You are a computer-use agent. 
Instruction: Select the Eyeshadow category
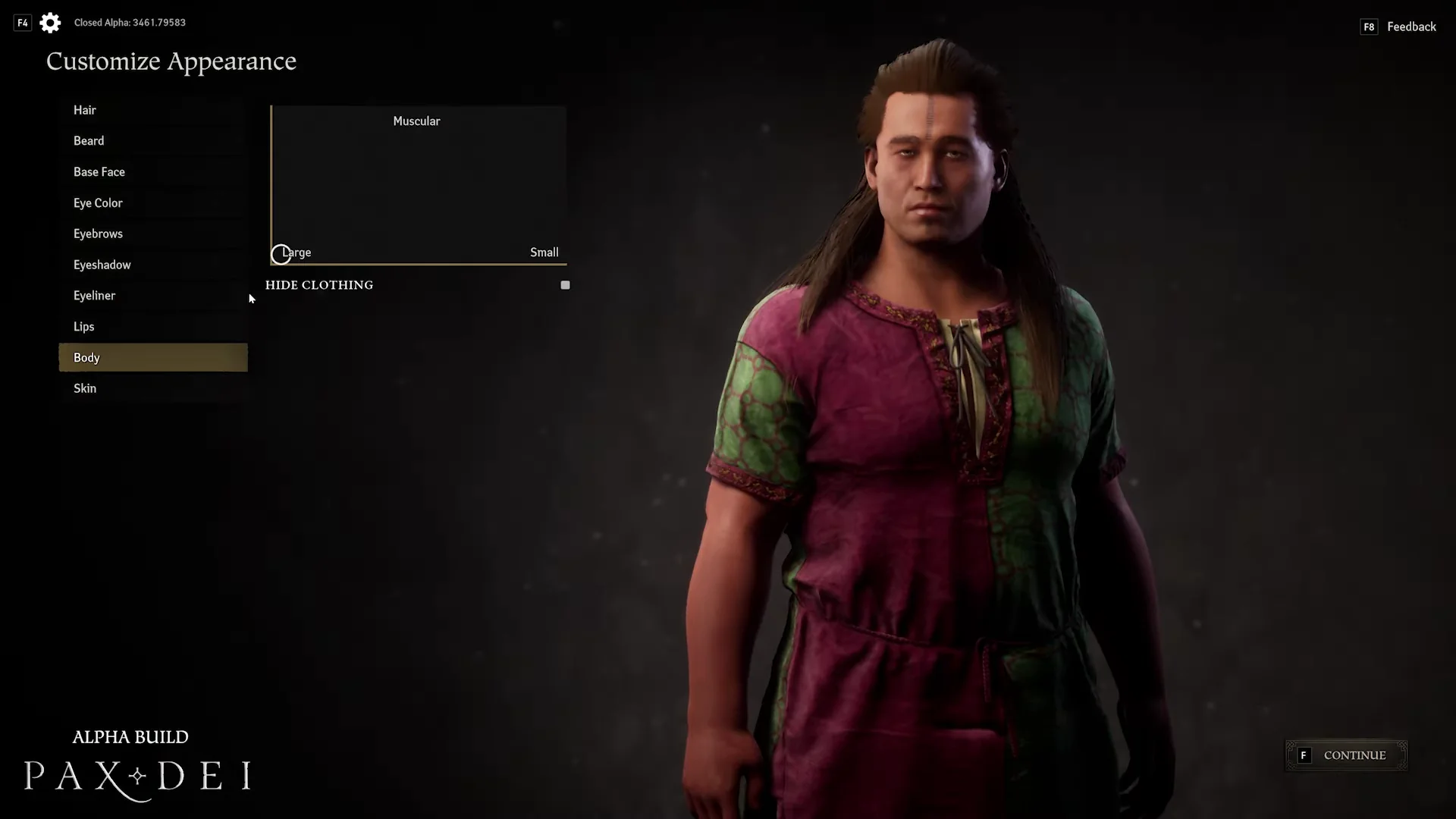[102, 265]
